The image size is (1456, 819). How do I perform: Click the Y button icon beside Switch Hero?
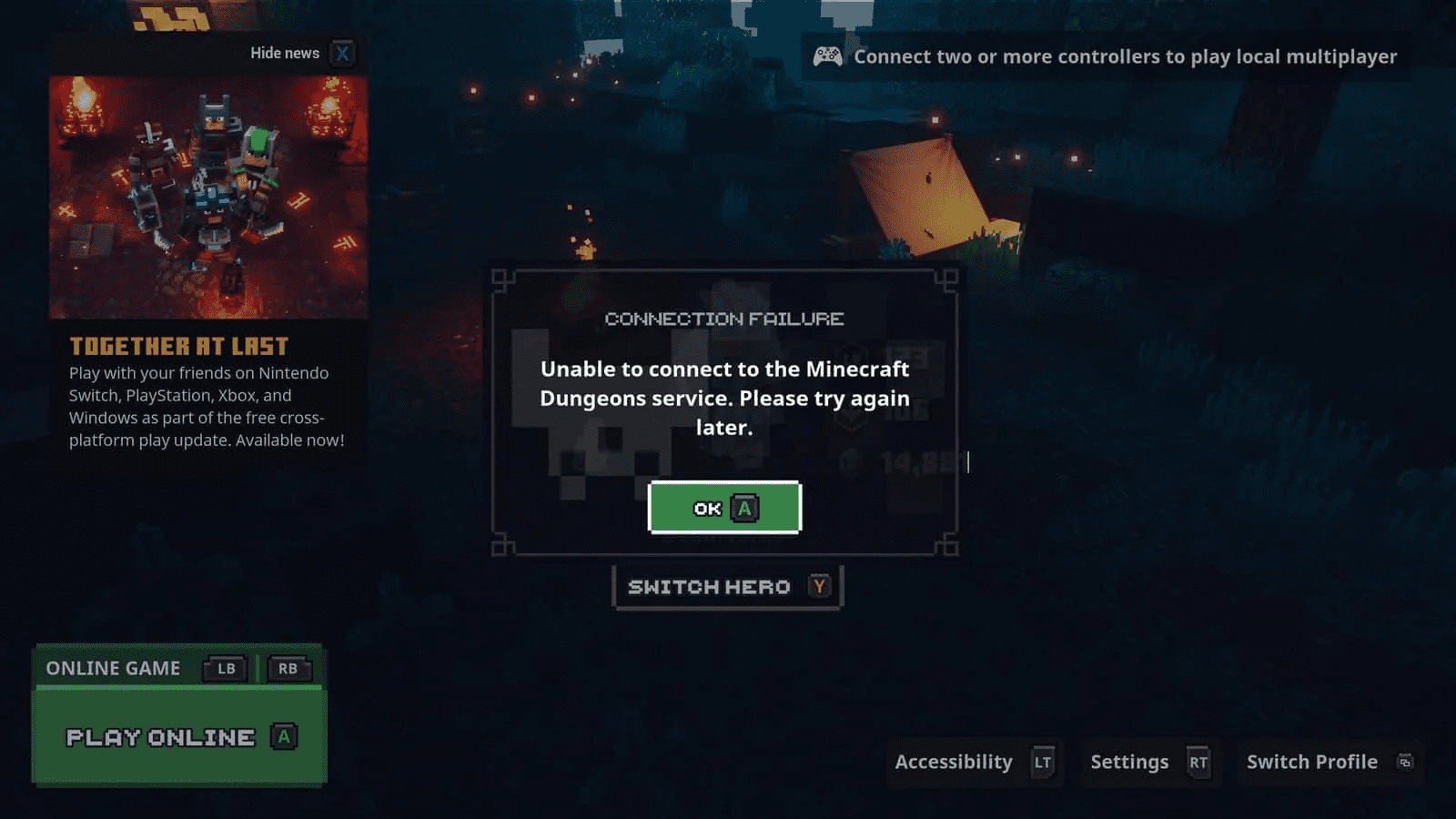(x=819, y=587)
